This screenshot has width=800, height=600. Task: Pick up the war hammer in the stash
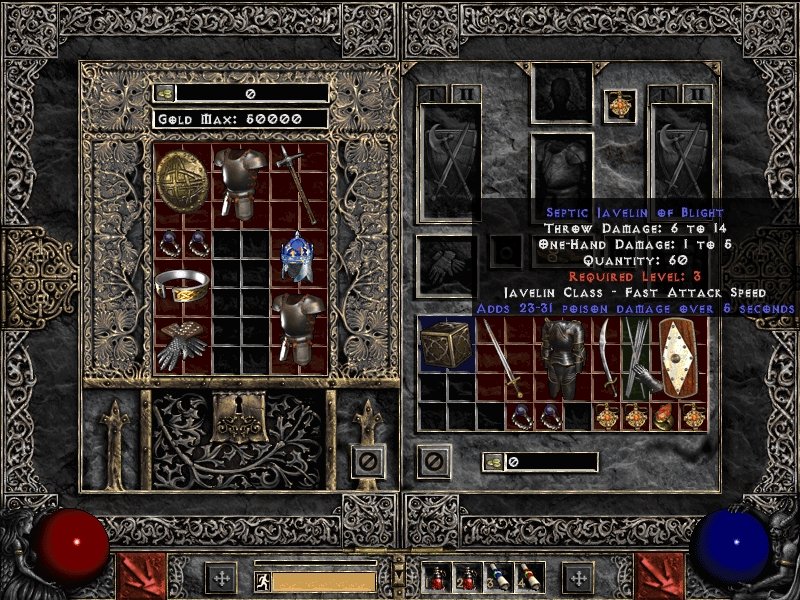(298, 183)
